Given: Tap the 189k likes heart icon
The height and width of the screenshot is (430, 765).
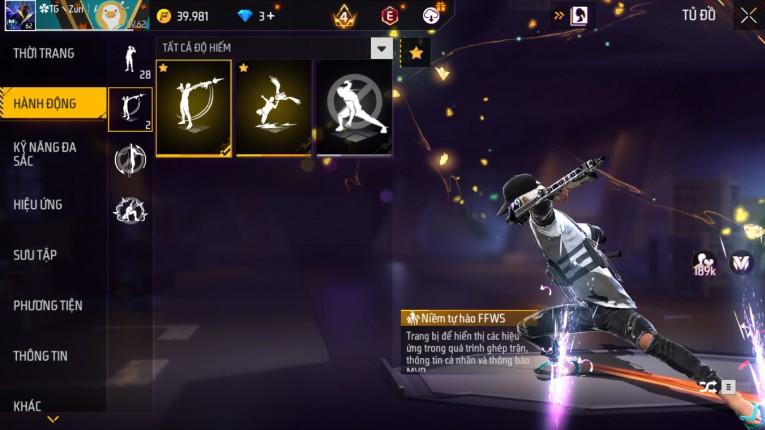Looking at the screenshot, I should (704, 264).
